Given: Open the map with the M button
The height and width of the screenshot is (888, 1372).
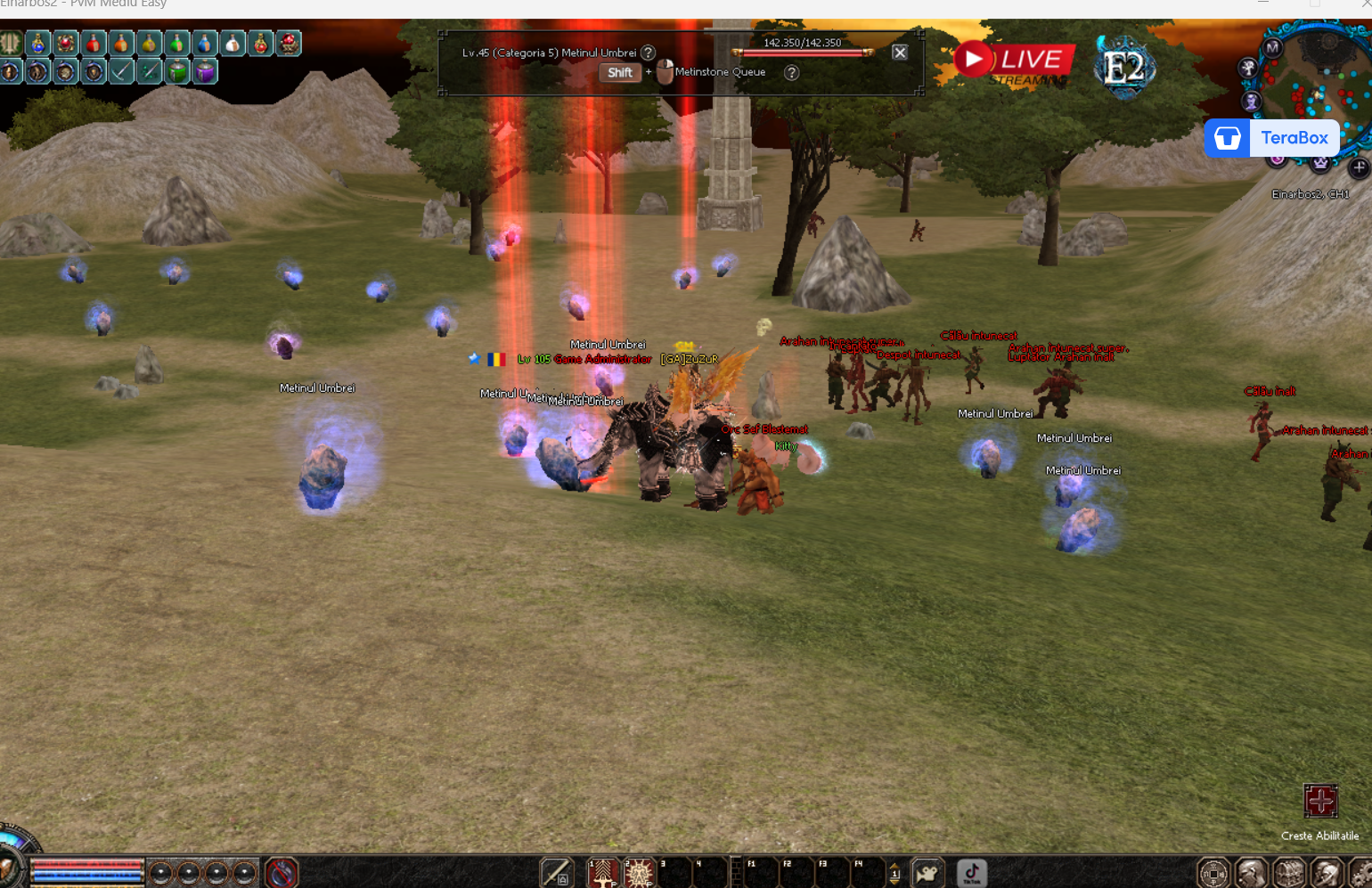Looking at the screenshot, I should coord(1272,47).
